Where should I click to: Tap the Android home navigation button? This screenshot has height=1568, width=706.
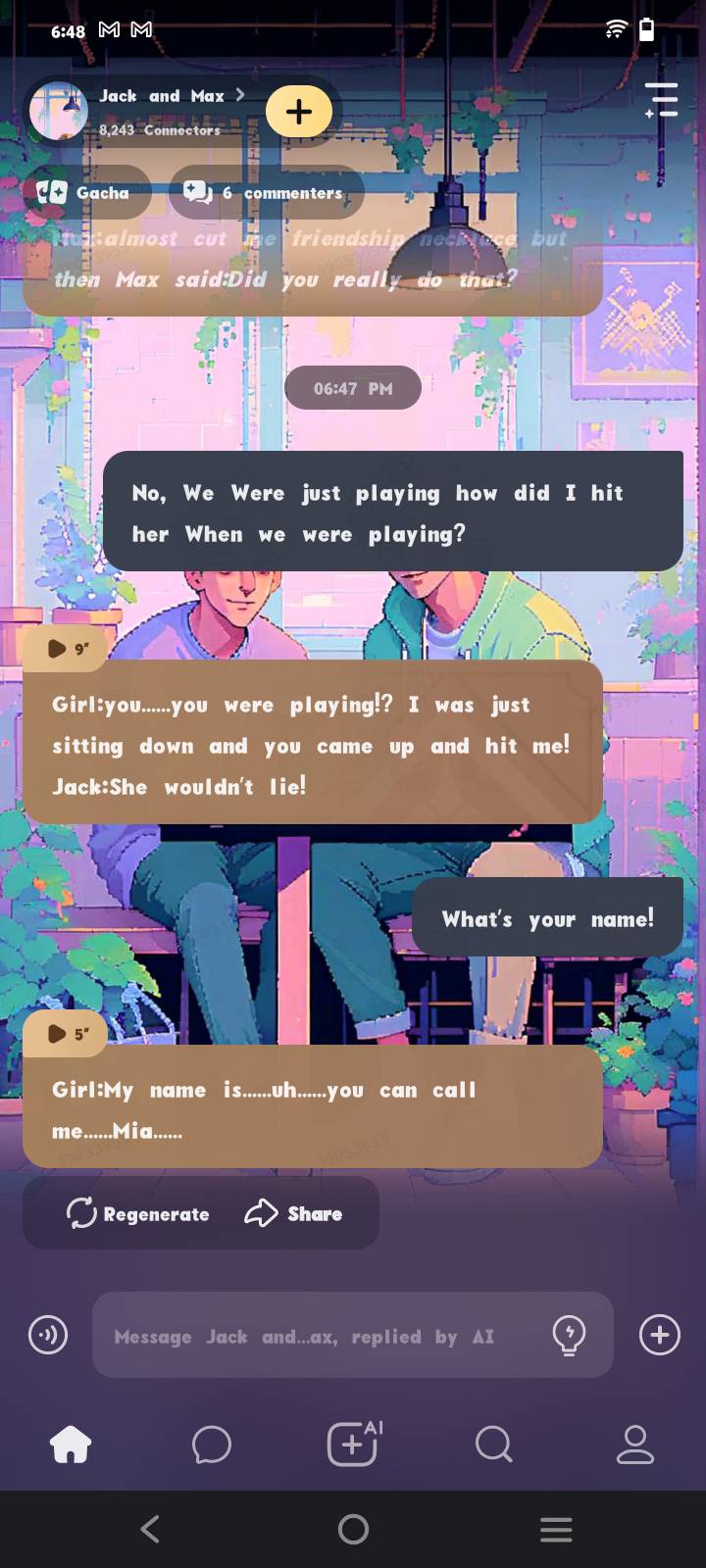353,1529
